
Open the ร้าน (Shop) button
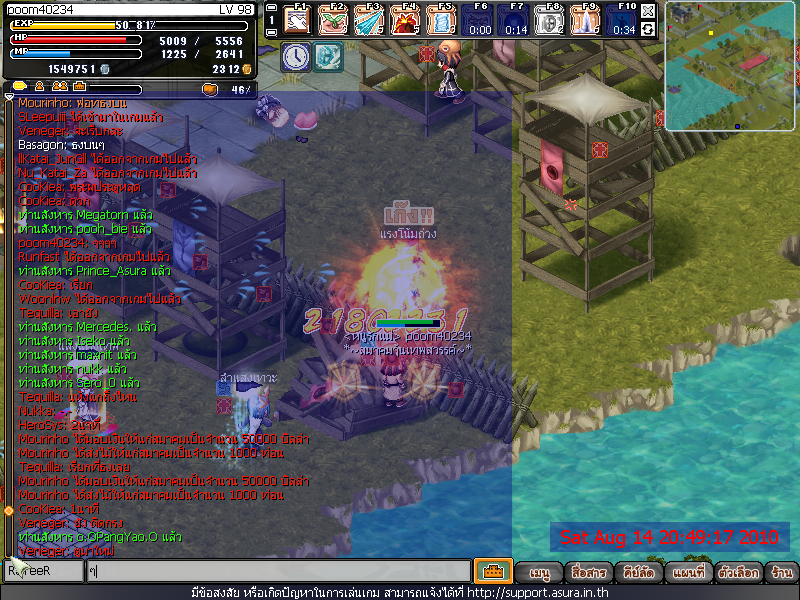pos(781,573)
